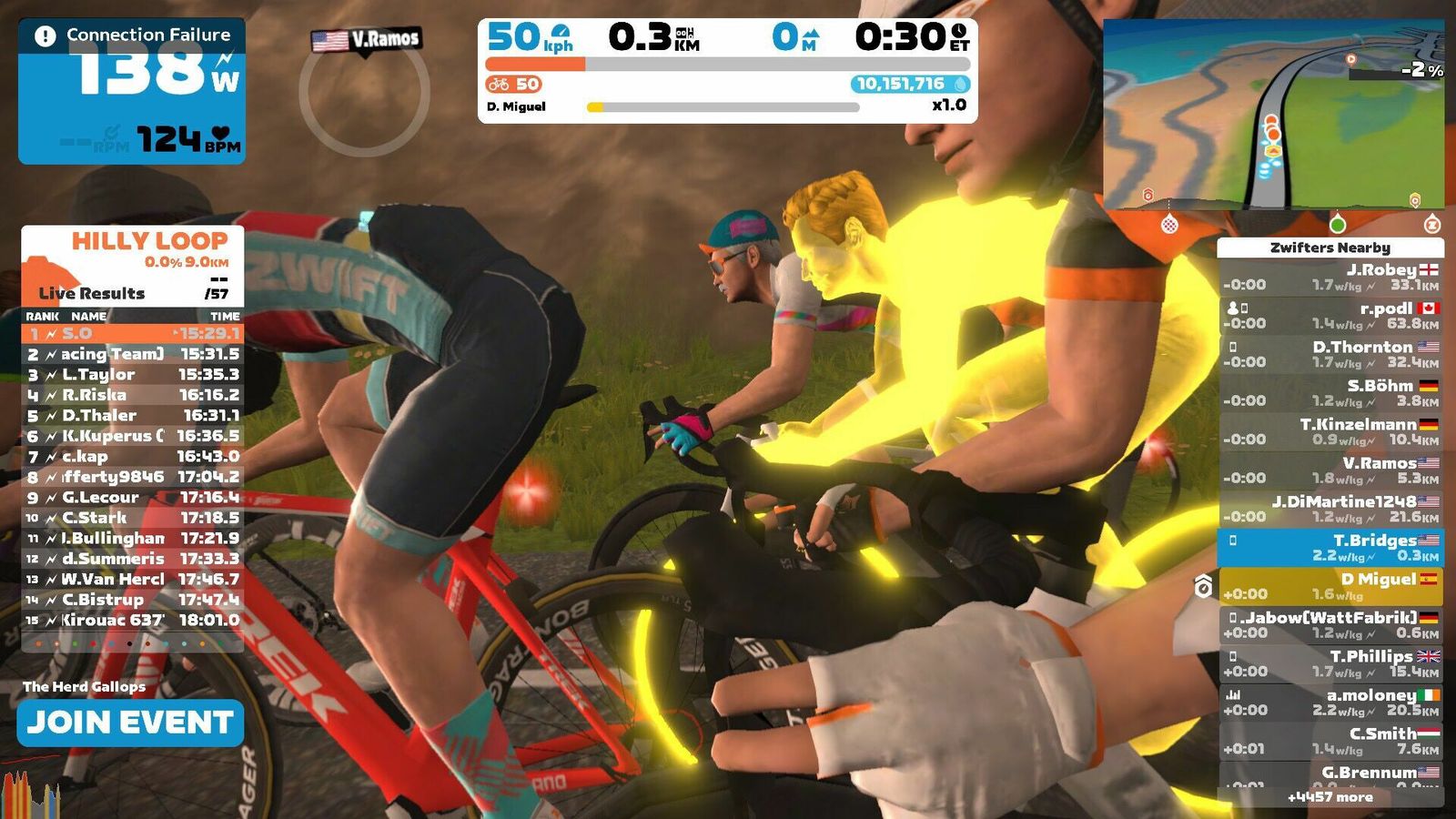1456x819 pixels.
Task: Open the route minimap
Action: coord(1273,114)
